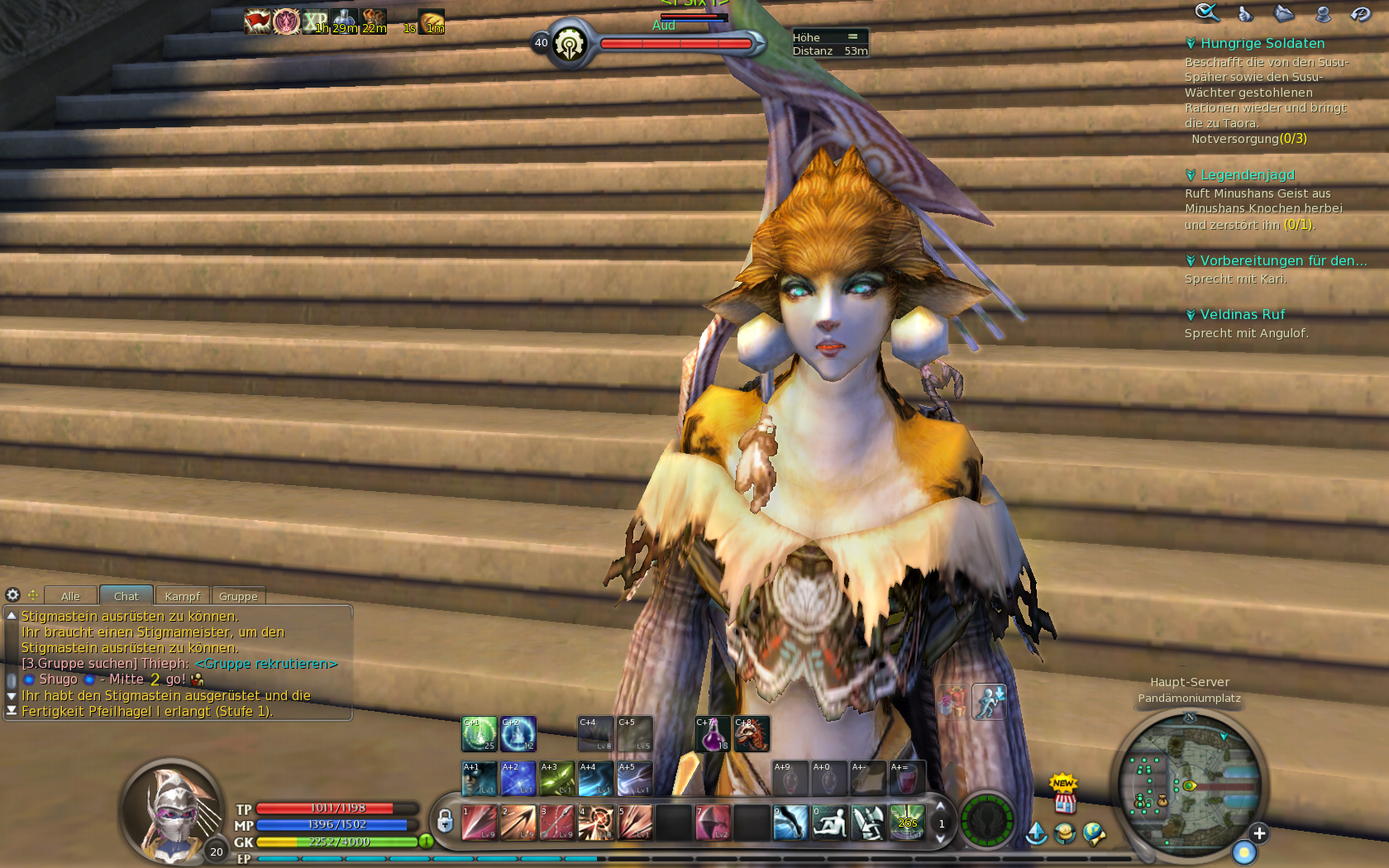Open the magnifier checkmark quest icon

(1206, 12)
